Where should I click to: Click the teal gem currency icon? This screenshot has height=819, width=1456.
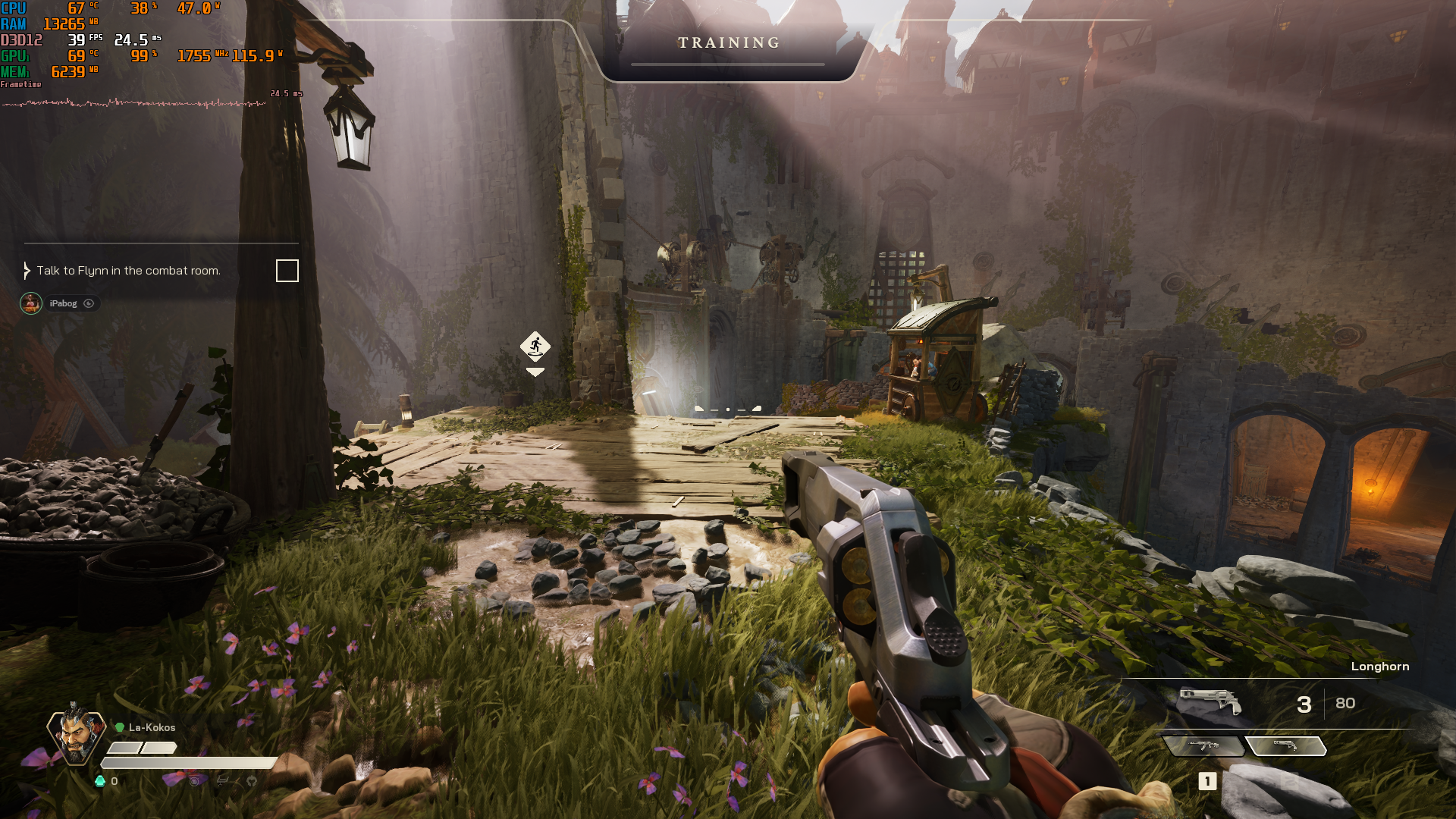(100, 781)
